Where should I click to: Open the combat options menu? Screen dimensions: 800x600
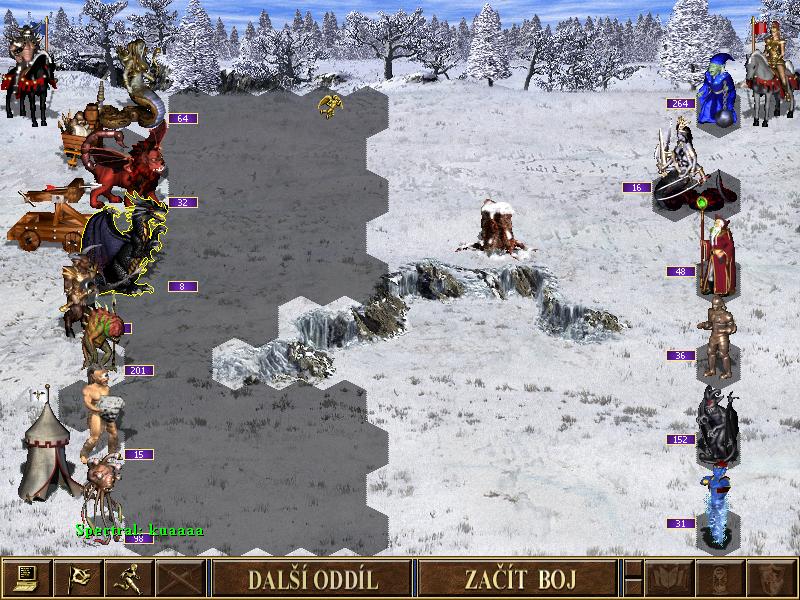[26, 578]
